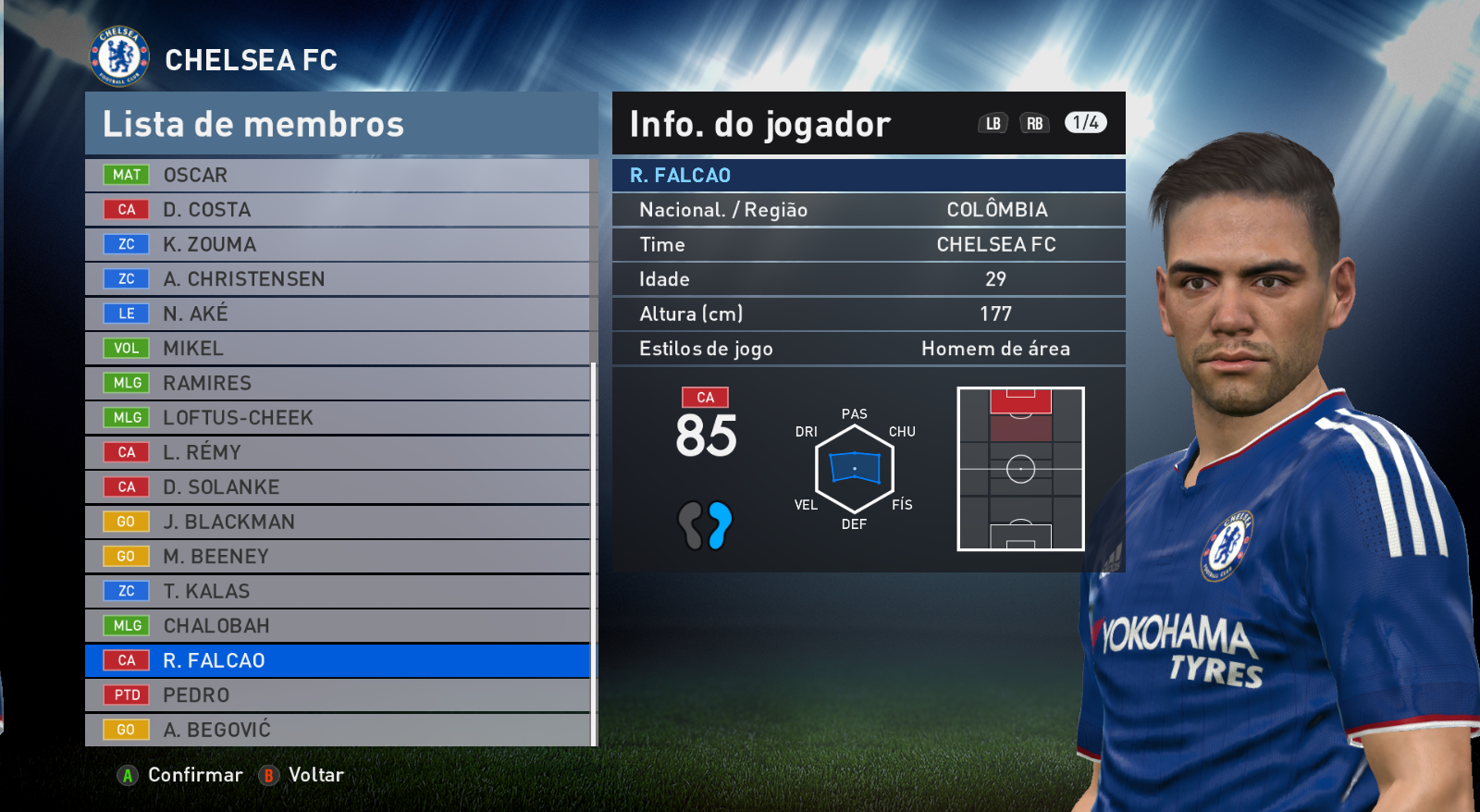The height and width of the screenshot is (812, 1480).
Task: Select L. Rémy in the list
Action: tap(338, 452)
